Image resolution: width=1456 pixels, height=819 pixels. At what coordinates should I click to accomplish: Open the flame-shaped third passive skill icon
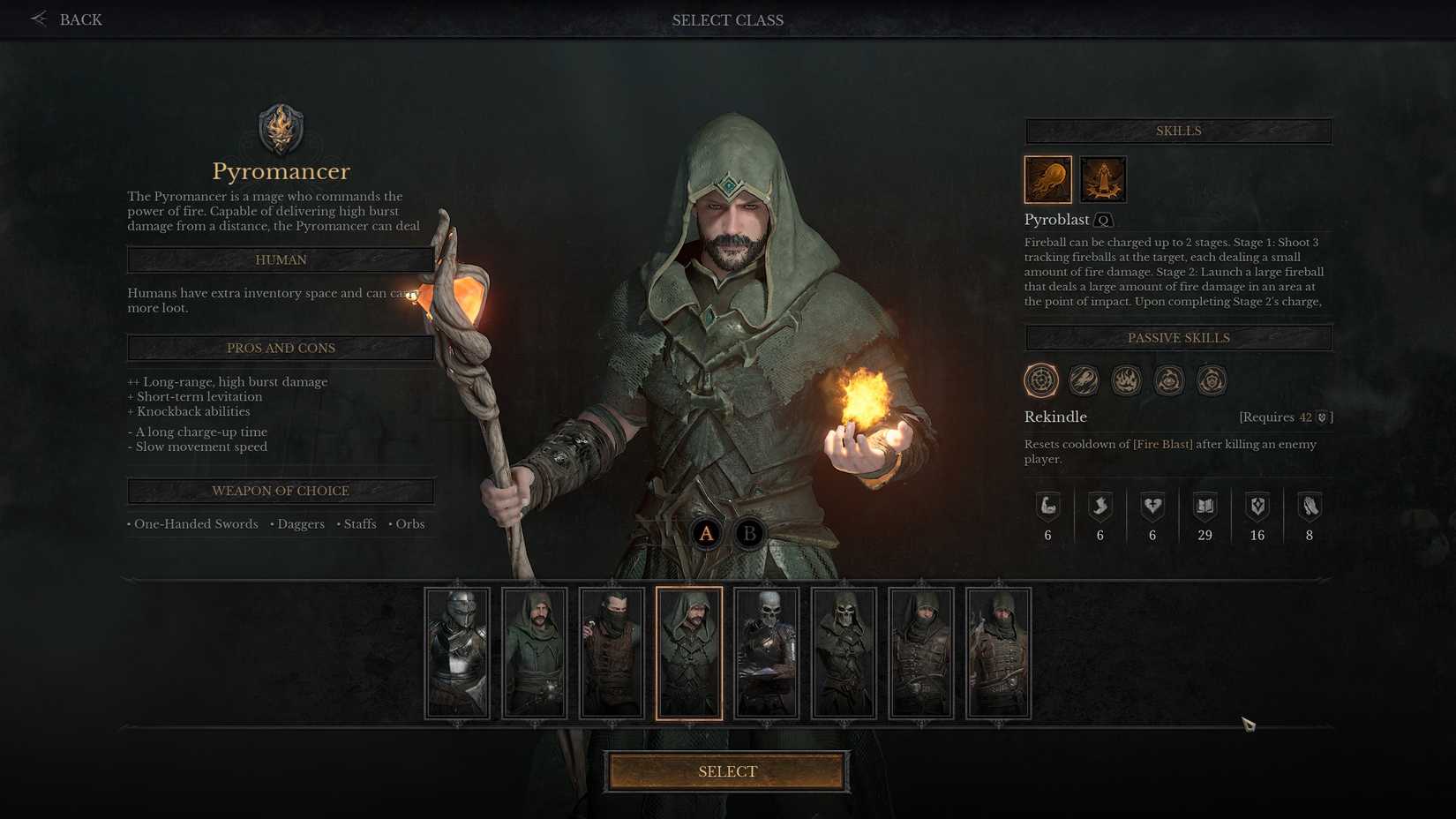coord(1127,379)
